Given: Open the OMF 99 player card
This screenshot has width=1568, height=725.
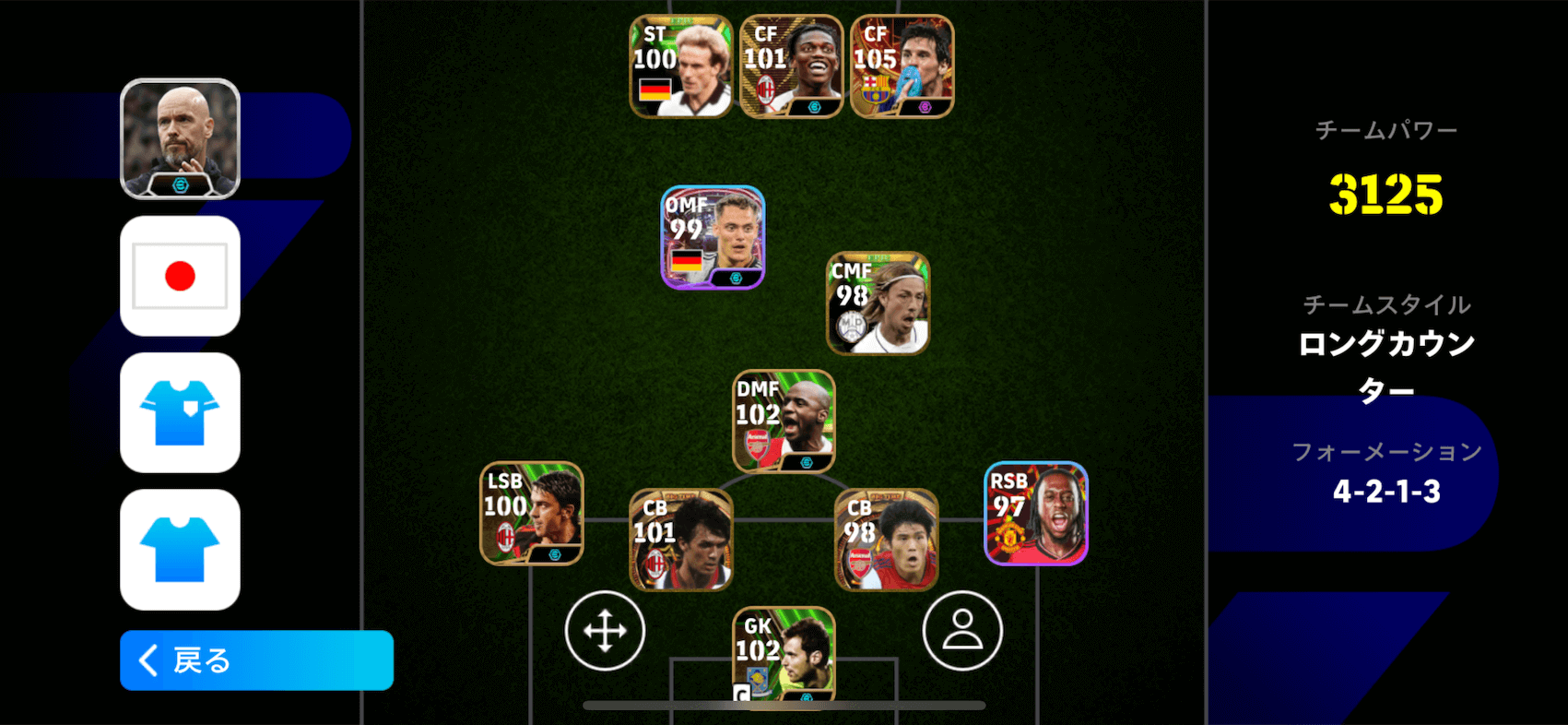Looking at the screenshot, I should click(x=712, y=238).
